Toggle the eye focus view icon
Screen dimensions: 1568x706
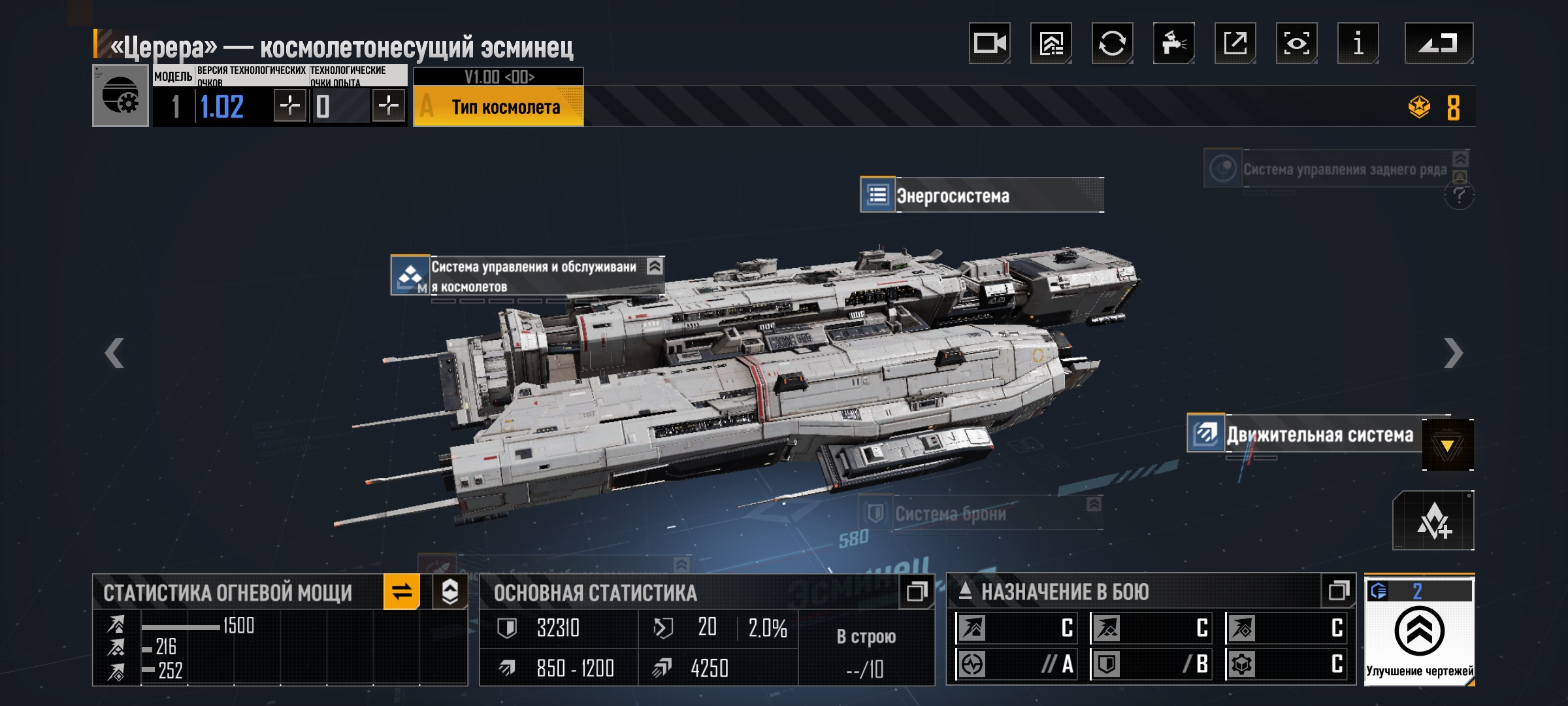point(1296,43)
